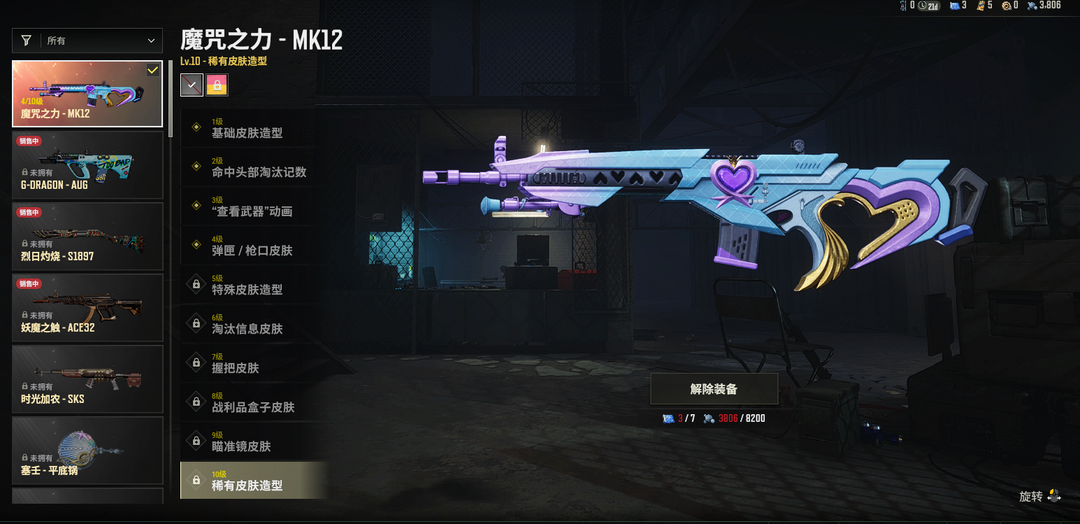Select the 烈日灼烧 - S1897 skin card
The height and width of the screenshot is (524, 1080).
[87, 236]
